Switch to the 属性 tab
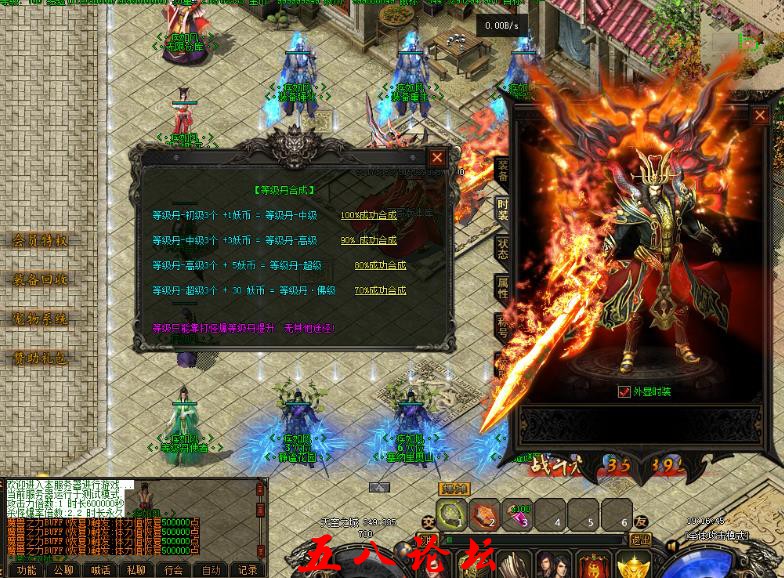 pos(502,289)
